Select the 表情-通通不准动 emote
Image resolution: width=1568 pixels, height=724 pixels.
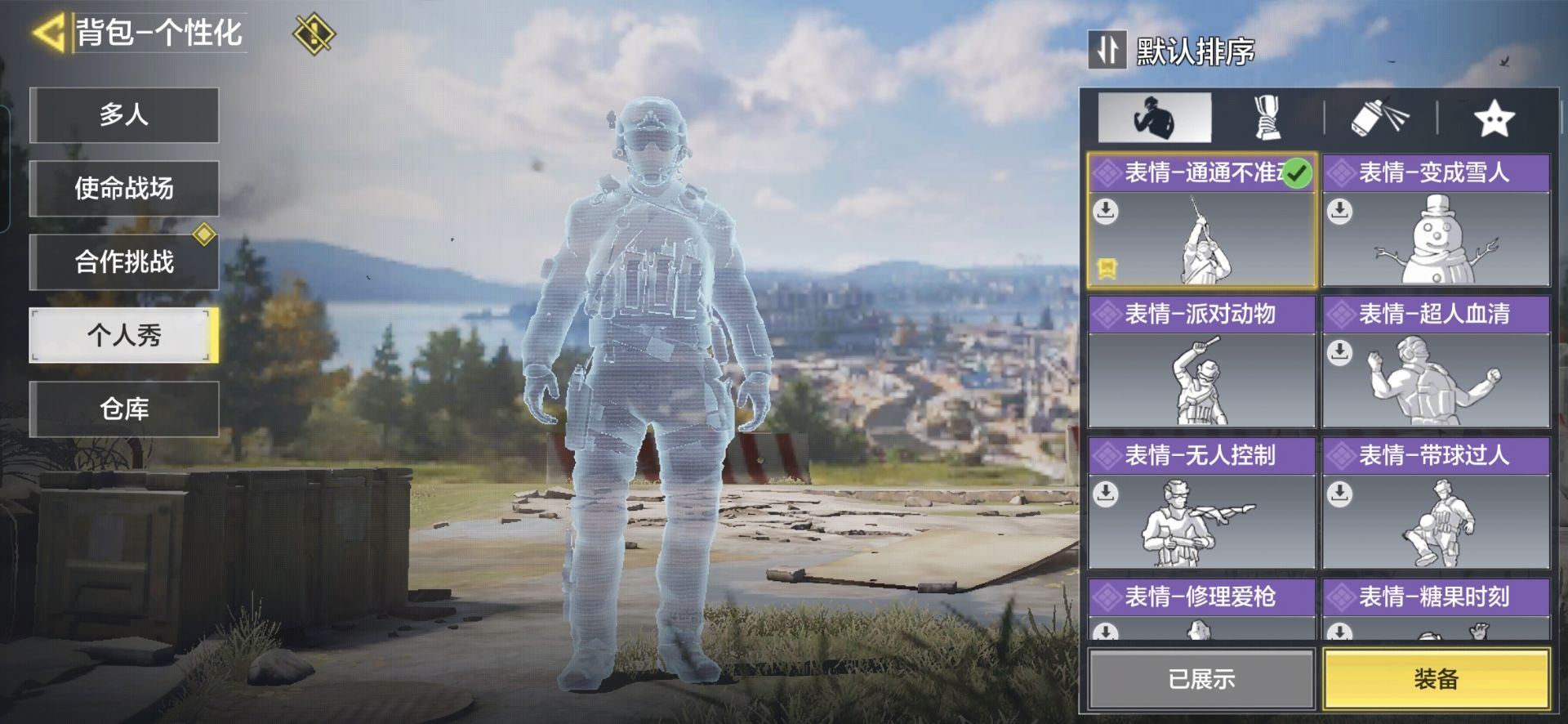click(x=1201, y=221)
